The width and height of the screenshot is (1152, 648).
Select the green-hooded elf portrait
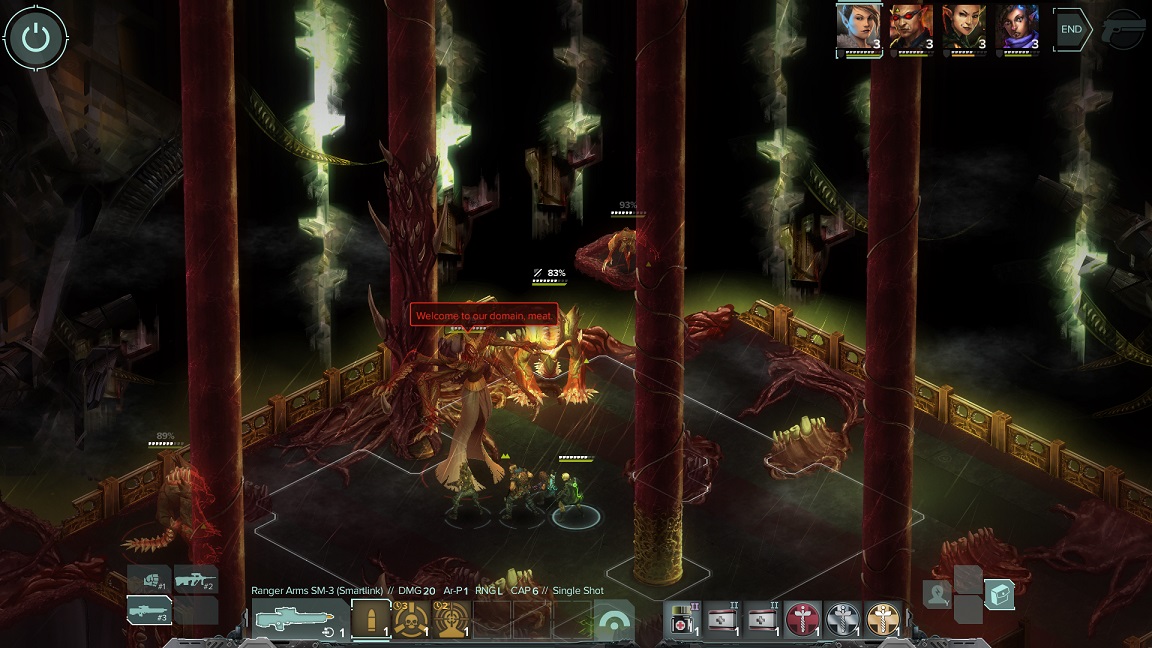964,28
